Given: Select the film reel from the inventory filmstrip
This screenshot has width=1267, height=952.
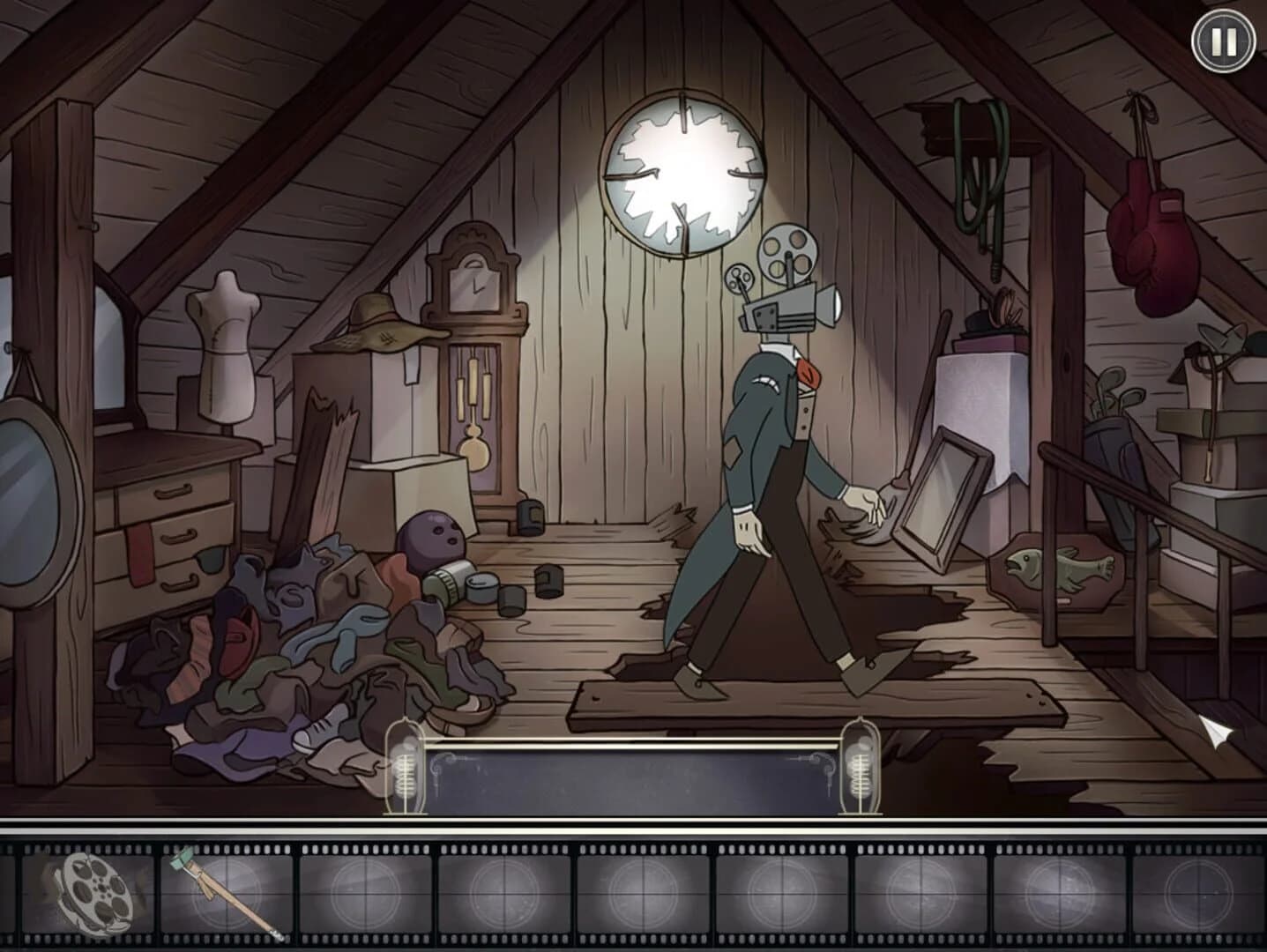Looking at the screenshot, I should pos(84,895).
